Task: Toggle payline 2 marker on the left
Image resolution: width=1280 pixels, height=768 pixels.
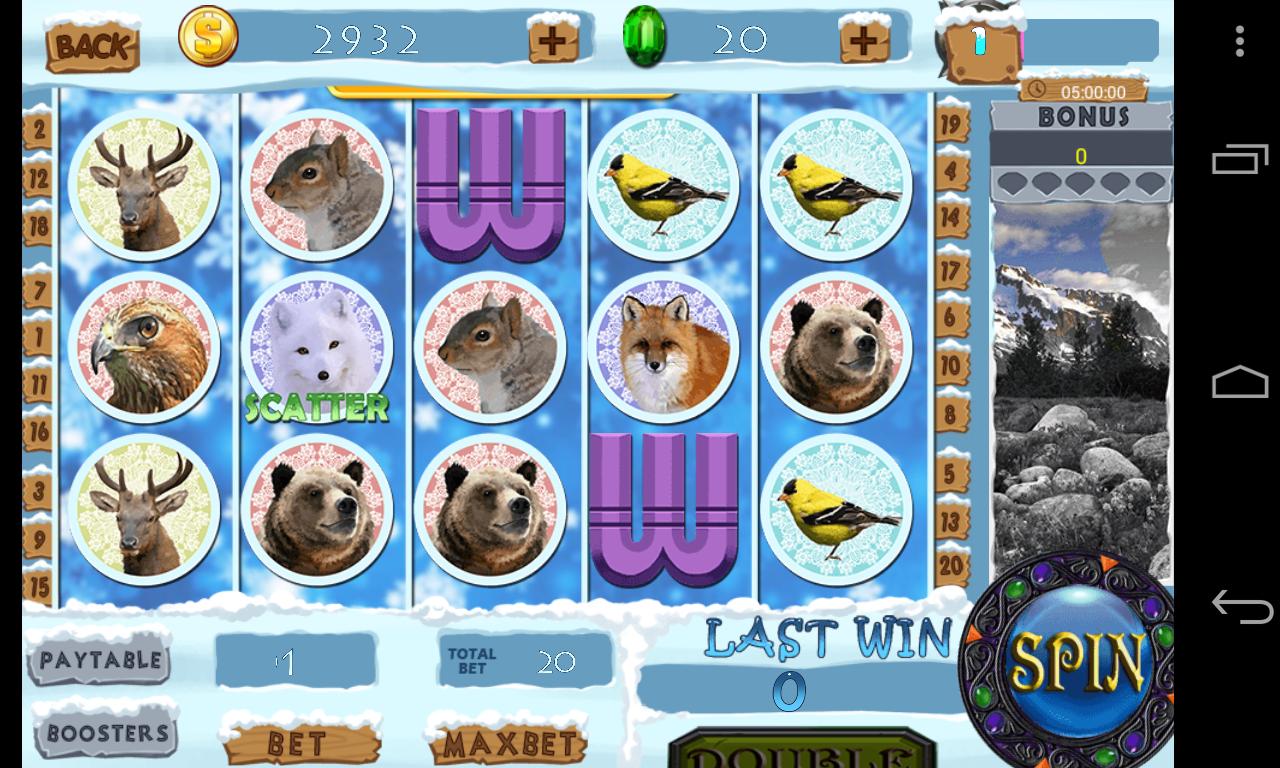Action: (36, 128)
